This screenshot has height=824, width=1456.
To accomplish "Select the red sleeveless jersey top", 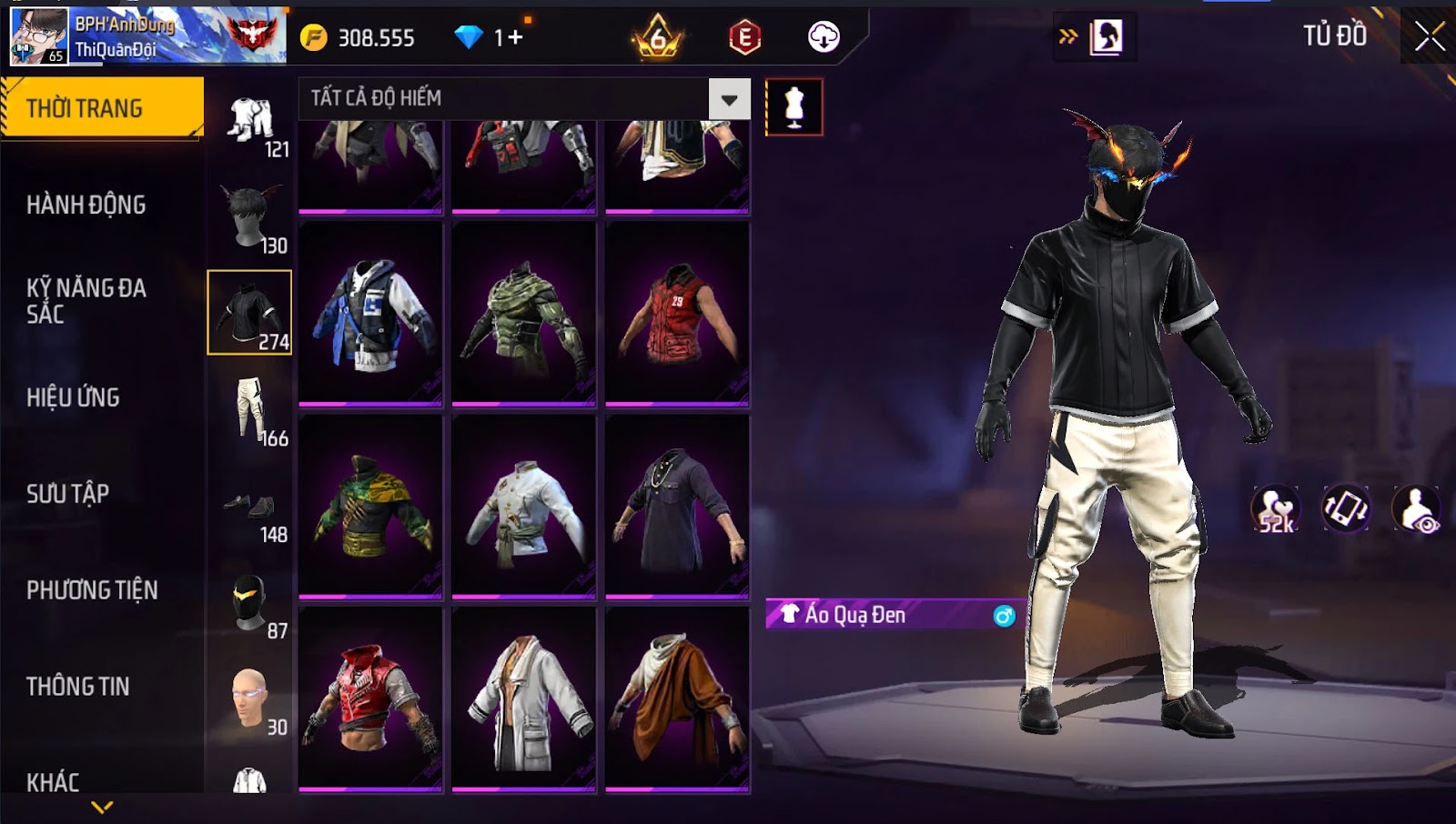I will click(x=677, y=314).
